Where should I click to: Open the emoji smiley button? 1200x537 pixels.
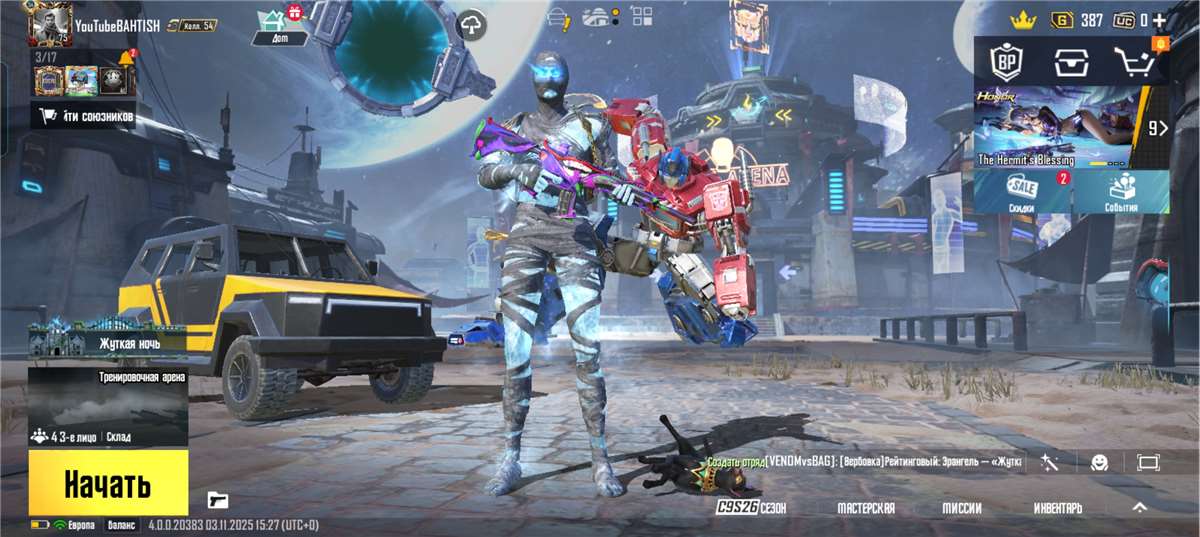click(x=1099, y=462)
